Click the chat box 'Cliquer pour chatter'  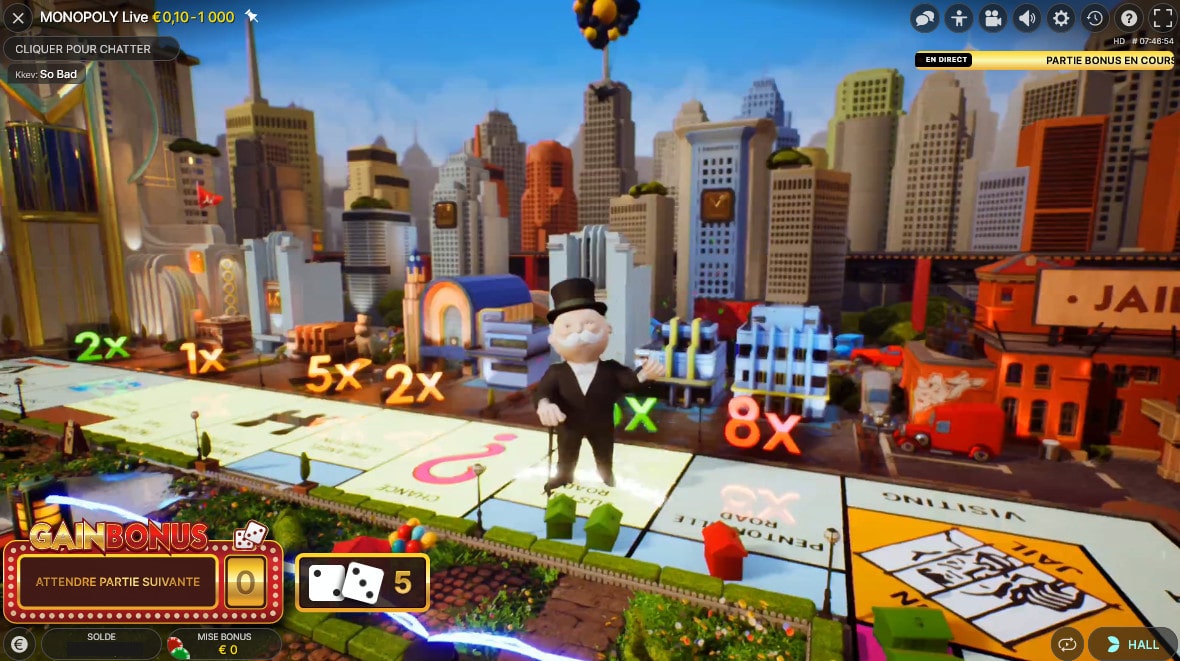point(91,49)
